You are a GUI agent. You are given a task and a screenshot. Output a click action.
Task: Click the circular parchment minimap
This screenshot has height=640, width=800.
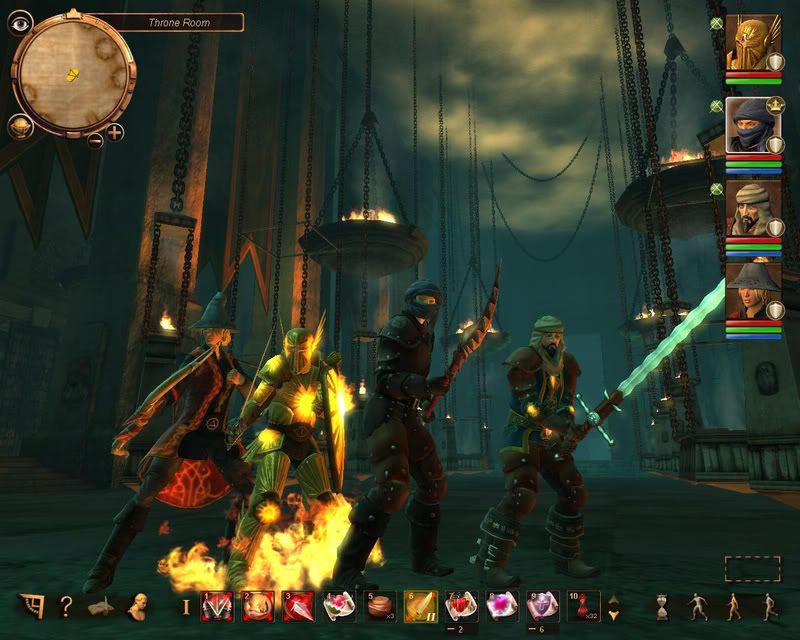click(72, 72)
